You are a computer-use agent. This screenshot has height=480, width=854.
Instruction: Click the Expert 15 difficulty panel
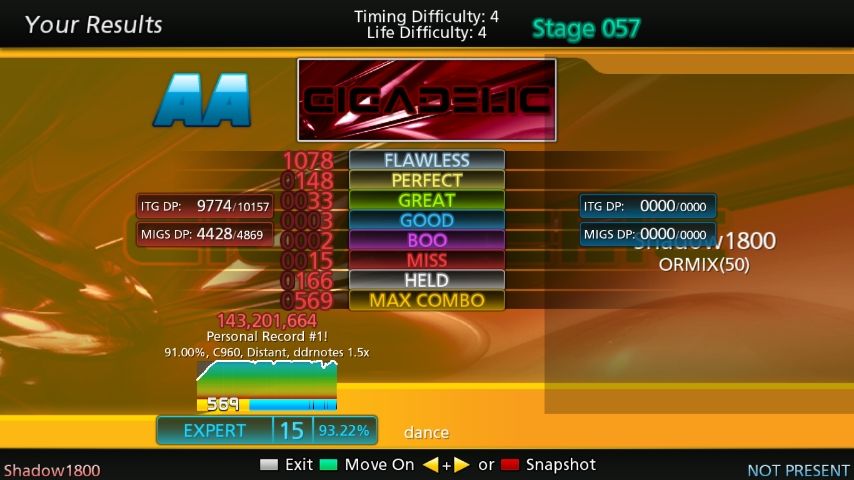266,430
